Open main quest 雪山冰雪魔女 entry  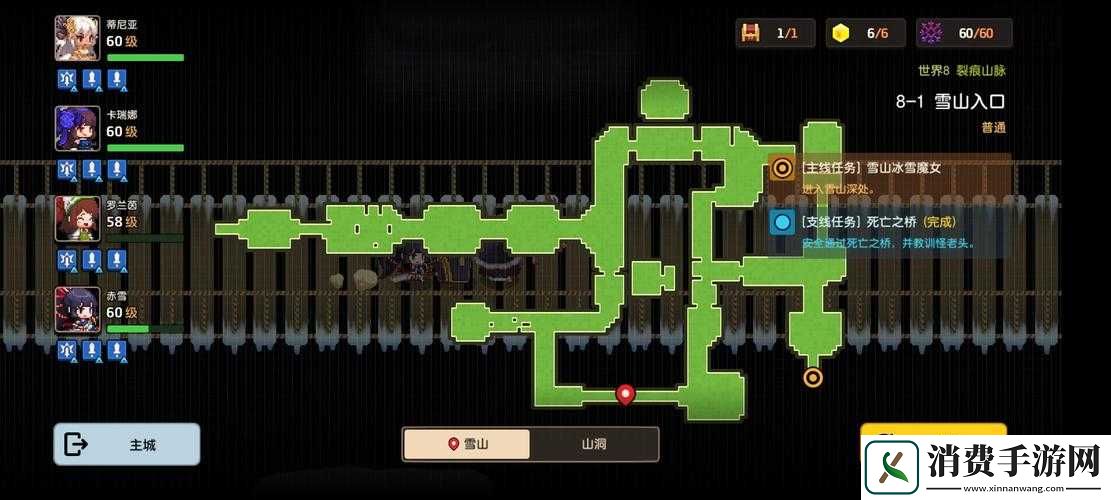[888, 177]
